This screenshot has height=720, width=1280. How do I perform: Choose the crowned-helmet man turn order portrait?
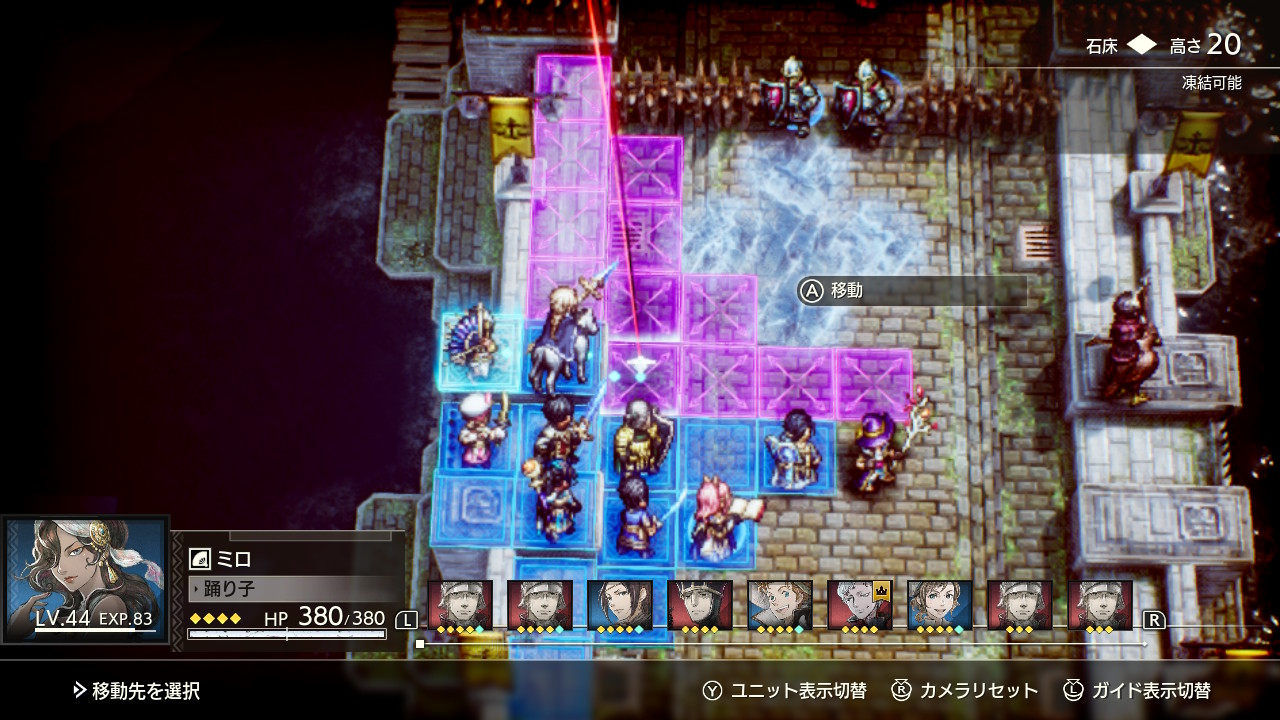[699, 604]
